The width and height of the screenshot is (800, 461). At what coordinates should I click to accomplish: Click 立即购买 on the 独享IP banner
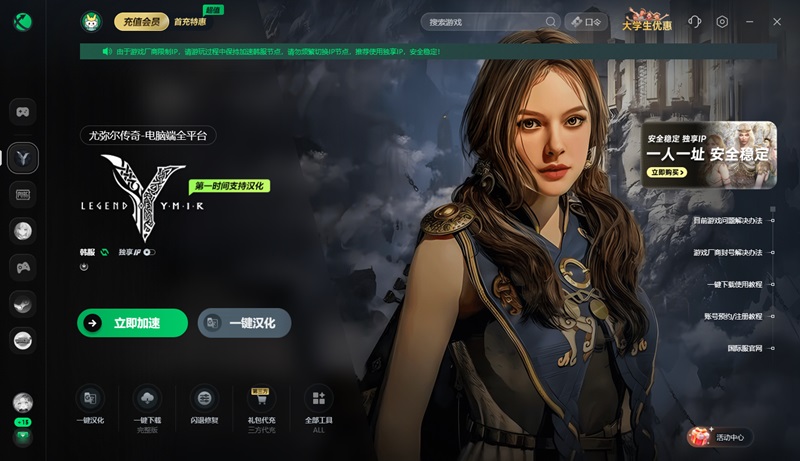pyautogui.click(x=668, y=172)
